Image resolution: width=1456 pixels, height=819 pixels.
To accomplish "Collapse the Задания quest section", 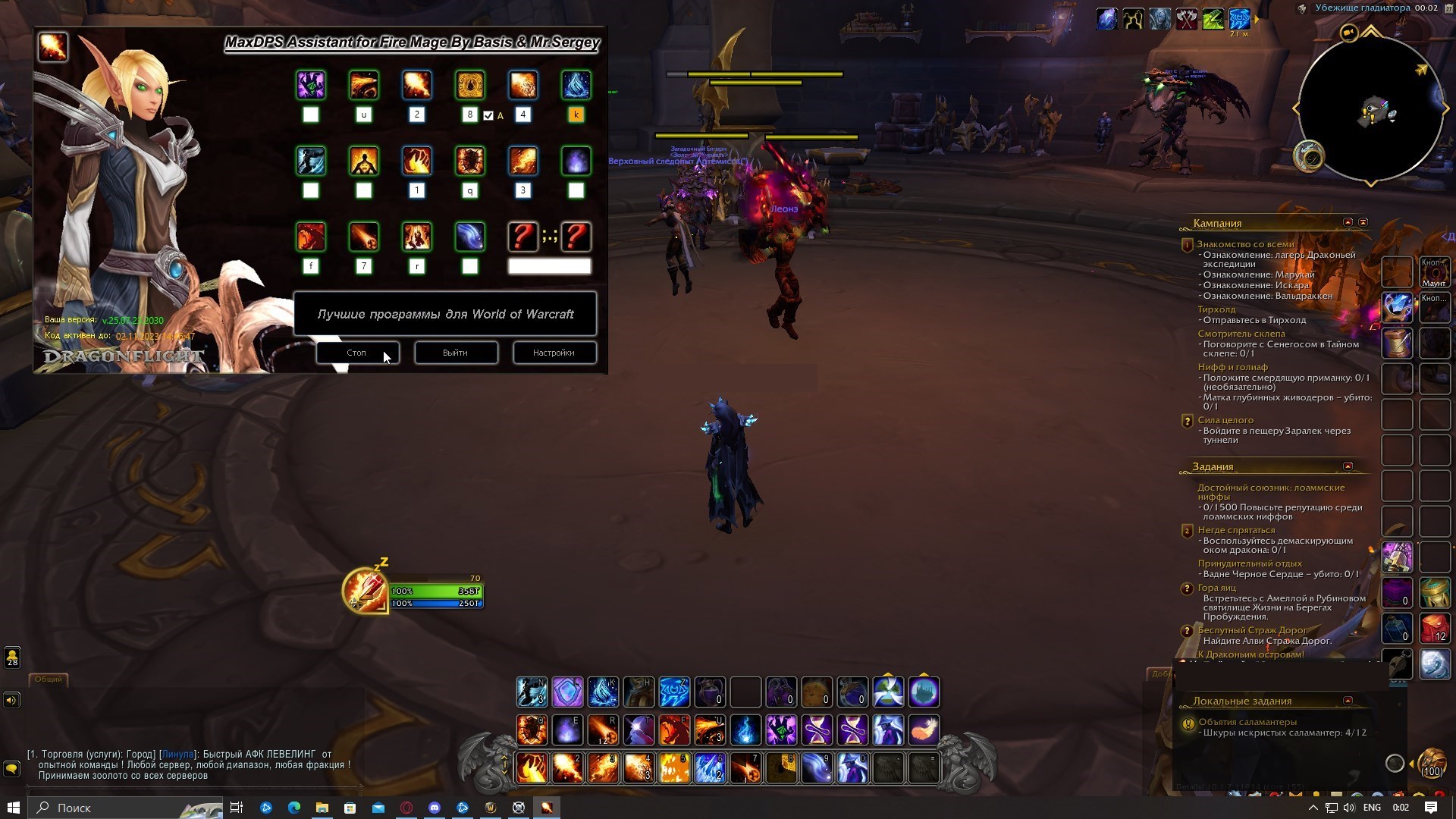I will 1348,466.
